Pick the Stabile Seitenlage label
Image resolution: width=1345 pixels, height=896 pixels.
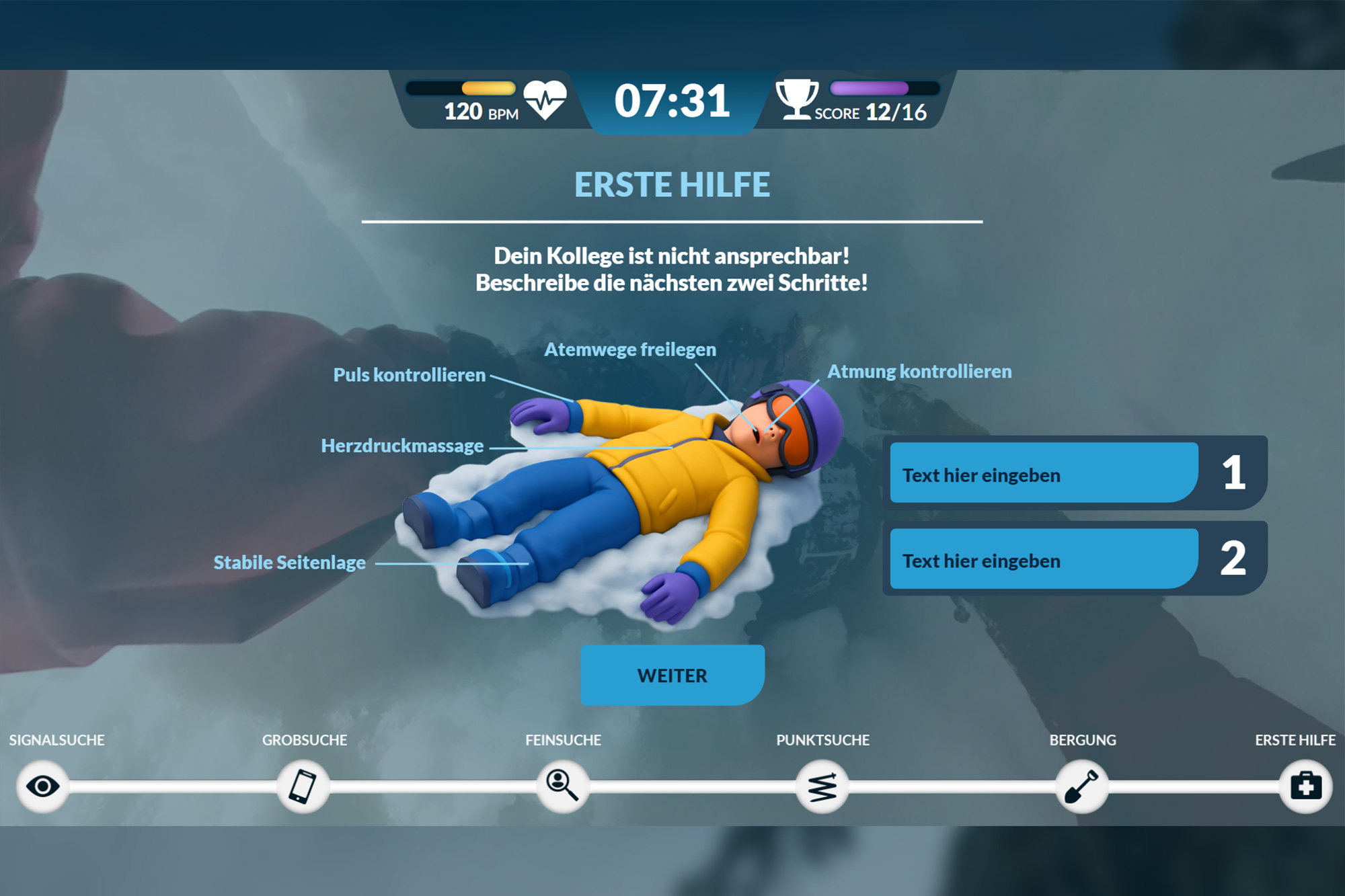(289, 563)
